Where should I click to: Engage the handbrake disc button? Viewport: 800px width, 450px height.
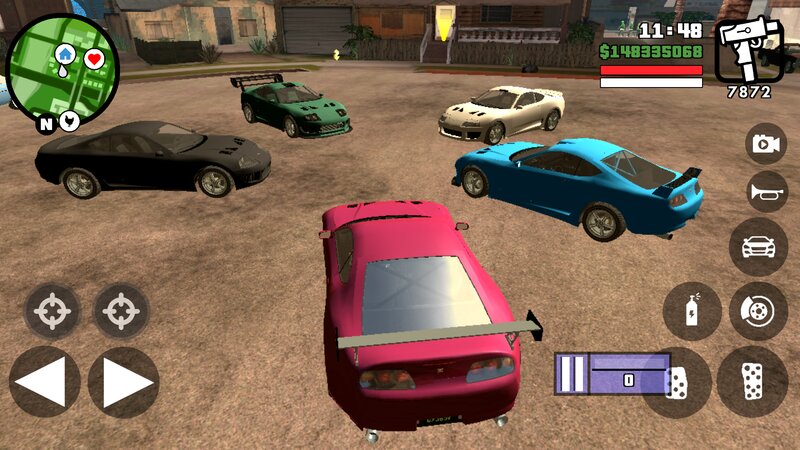(x=758, y=311)
